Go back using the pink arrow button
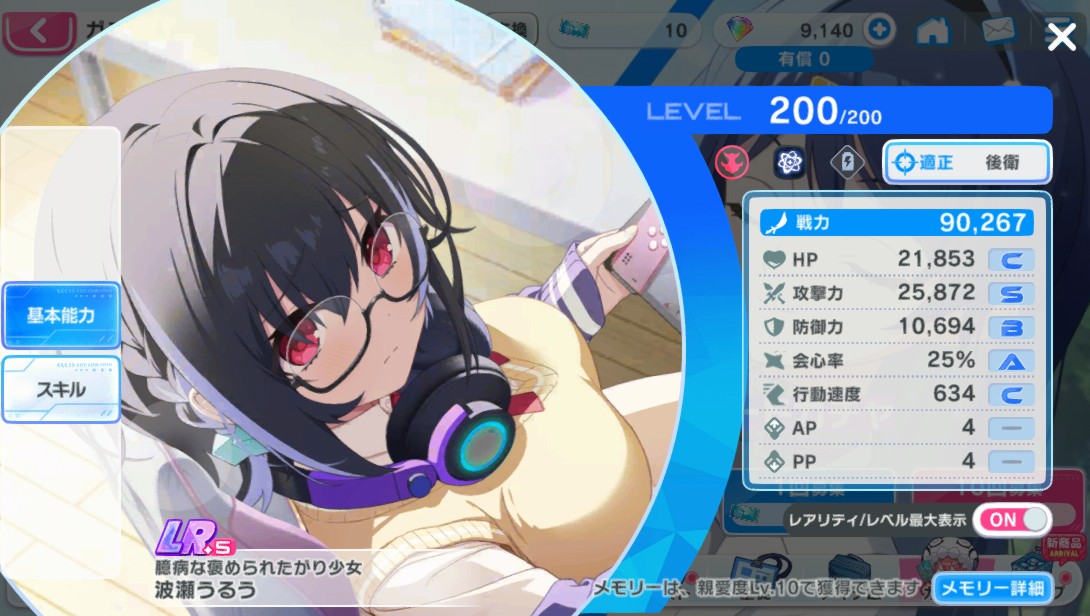1090x616 pixels. pos(40,31)
